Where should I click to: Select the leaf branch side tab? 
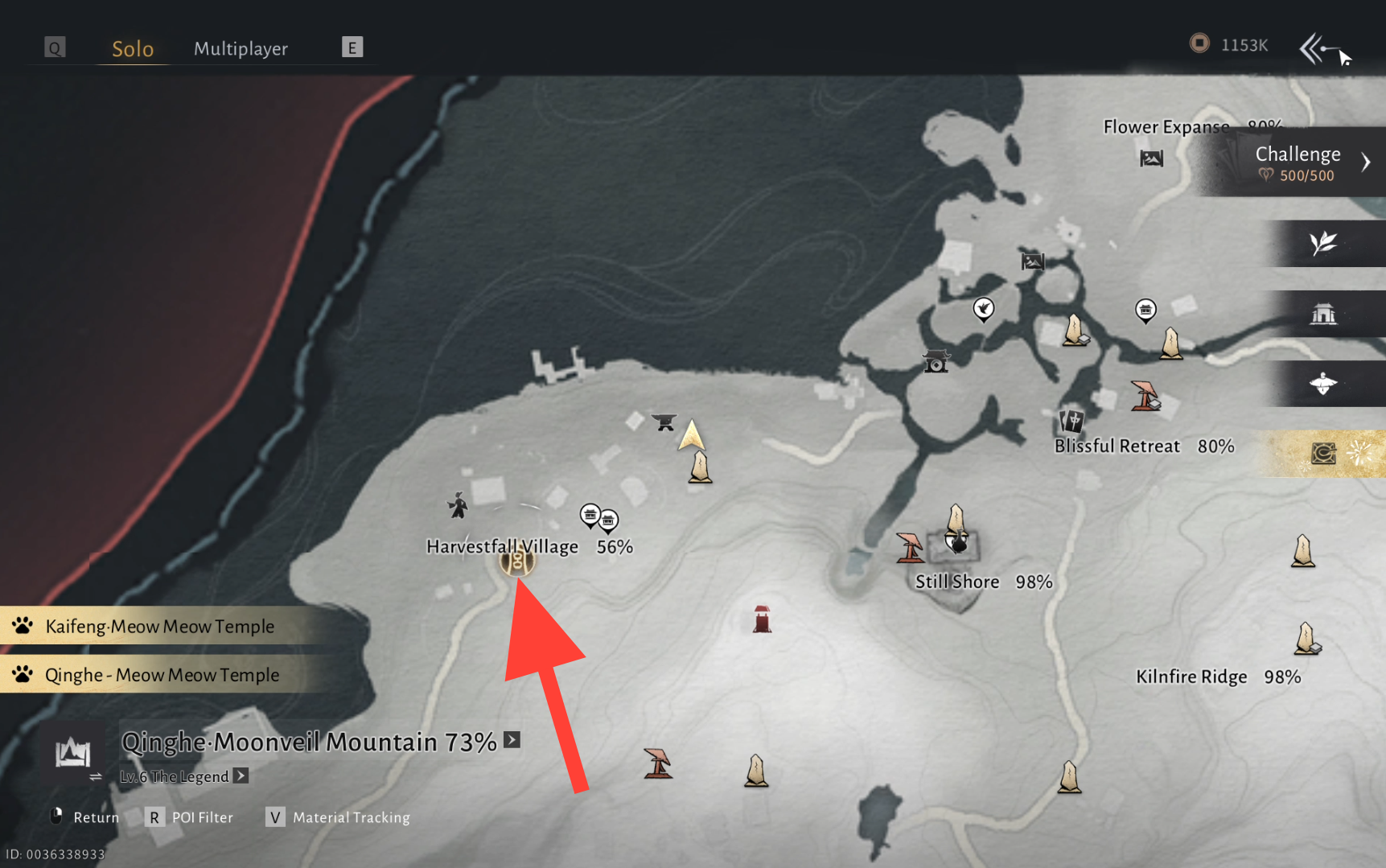click(x=1323, y=243)
